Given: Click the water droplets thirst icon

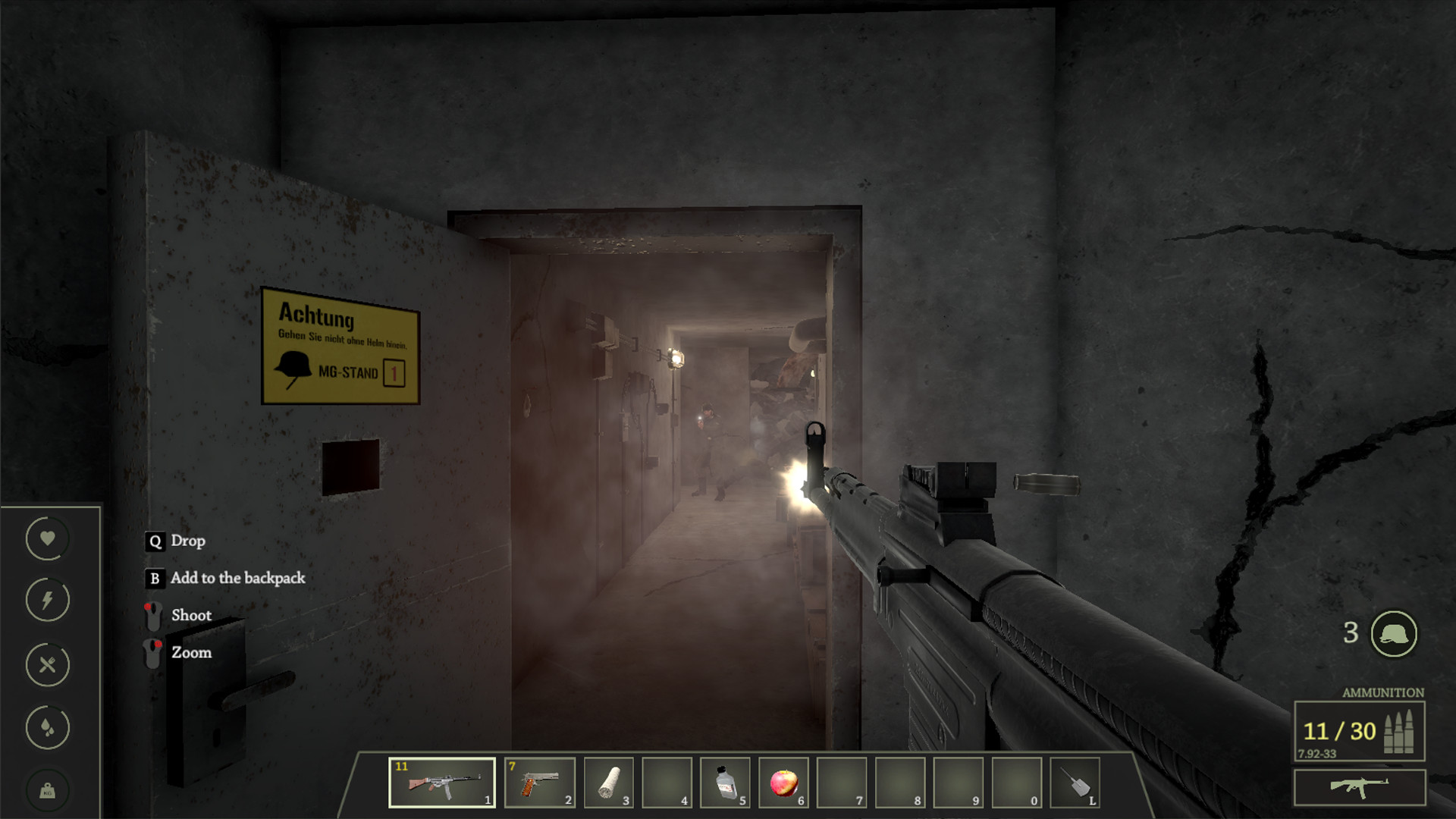Looking at the screenshot, I should (47, 728).
